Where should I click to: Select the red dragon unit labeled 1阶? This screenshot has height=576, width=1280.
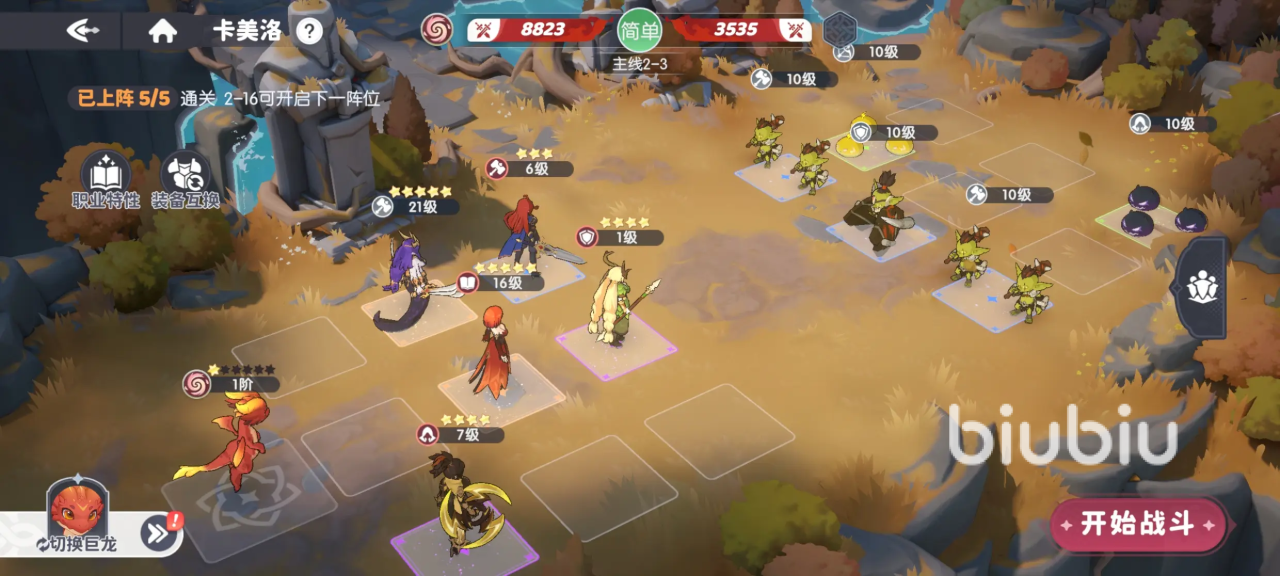tap(235, 440)
